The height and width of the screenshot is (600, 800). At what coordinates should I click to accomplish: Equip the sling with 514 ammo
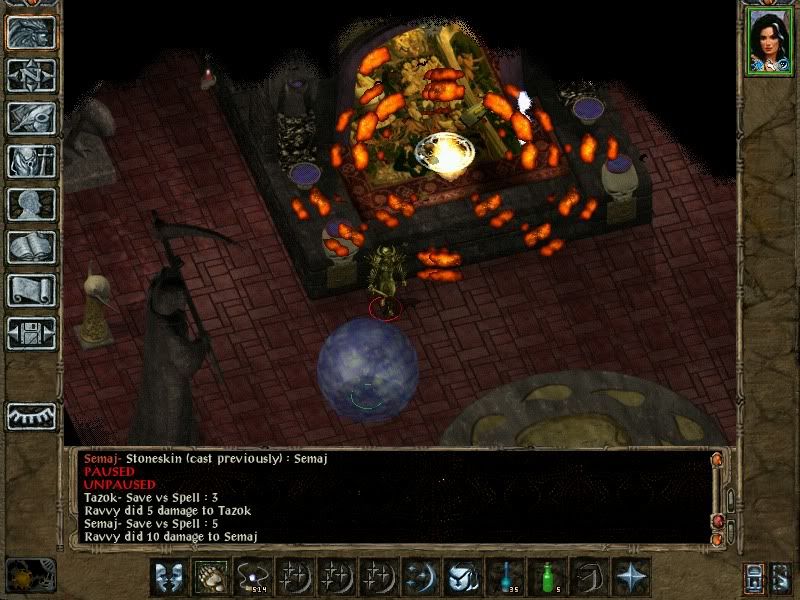[x=253, y=577]
